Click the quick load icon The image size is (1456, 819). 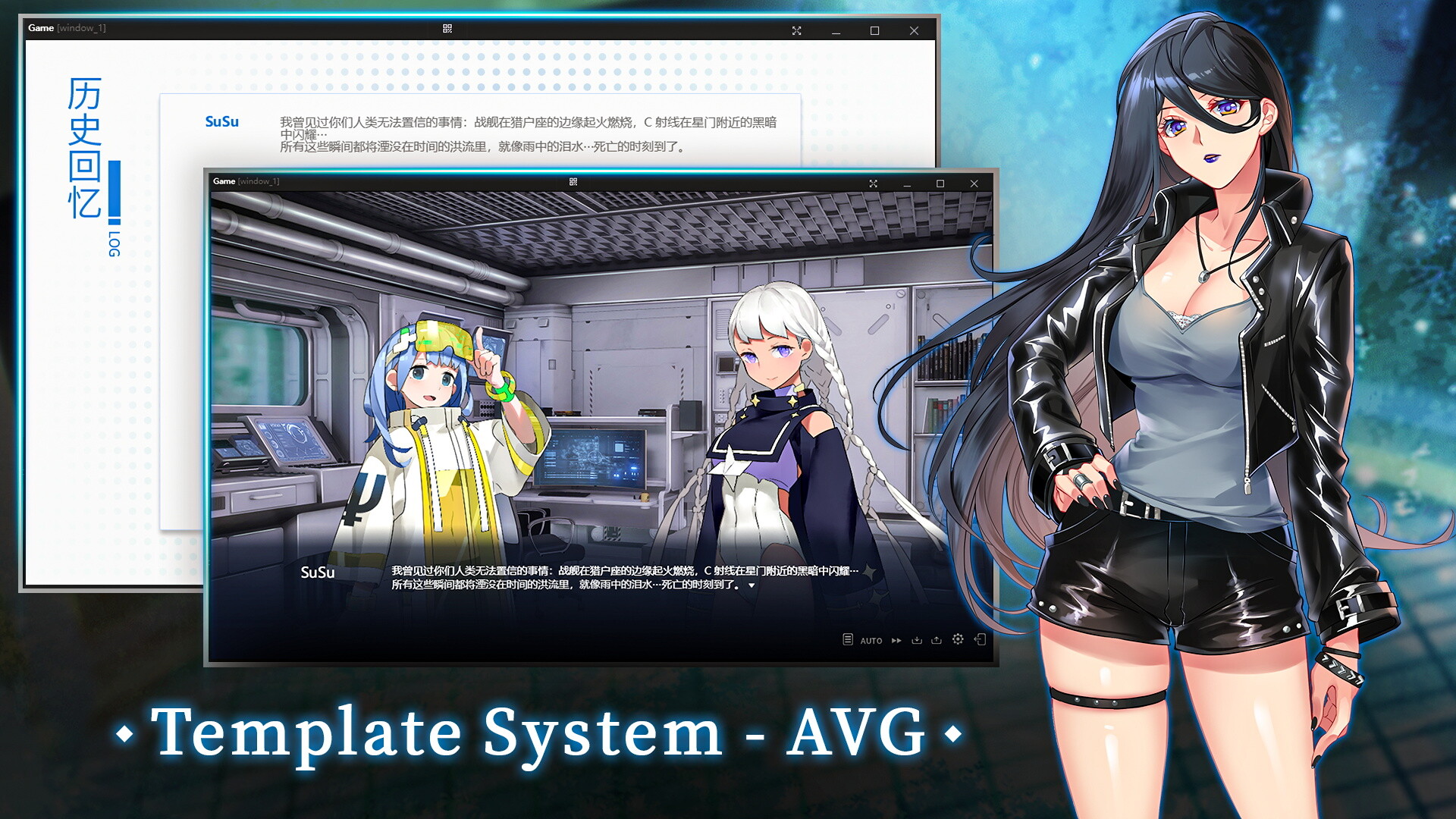(937, 640)
